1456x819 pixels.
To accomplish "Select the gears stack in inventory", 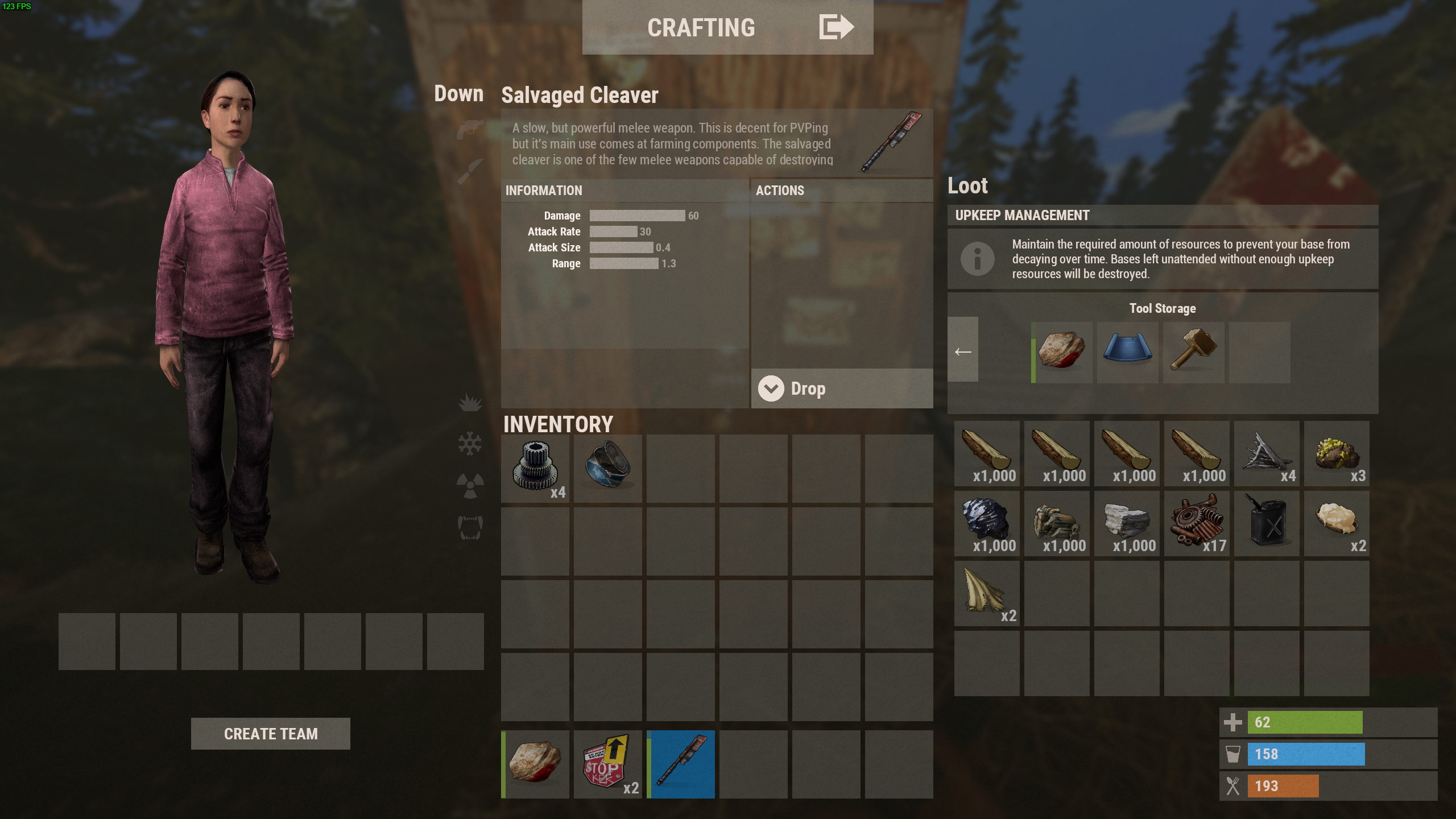I will 535,469.
